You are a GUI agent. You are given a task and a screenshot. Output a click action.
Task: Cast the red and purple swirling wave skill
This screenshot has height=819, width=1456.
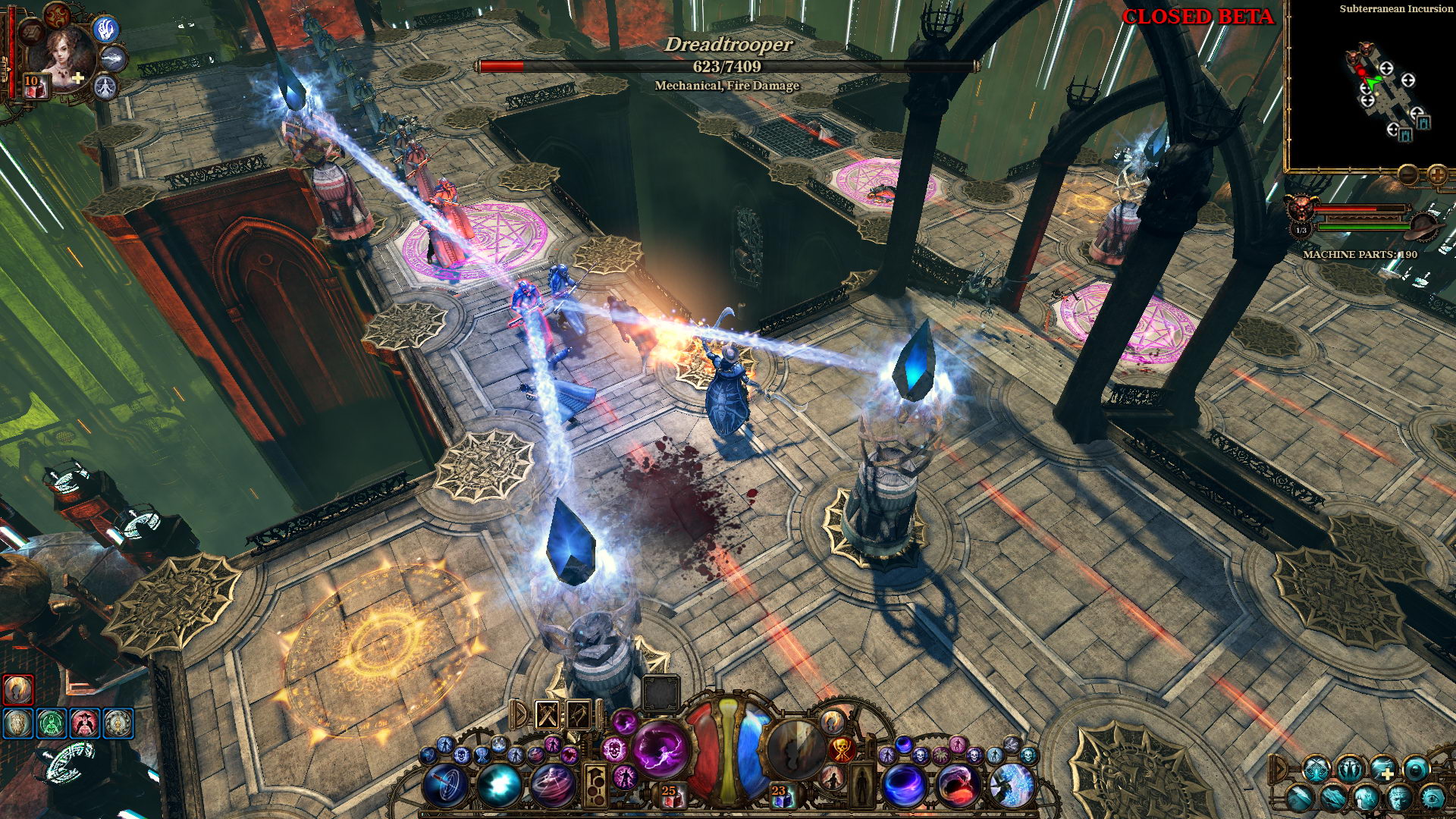(x=958, y=785)
